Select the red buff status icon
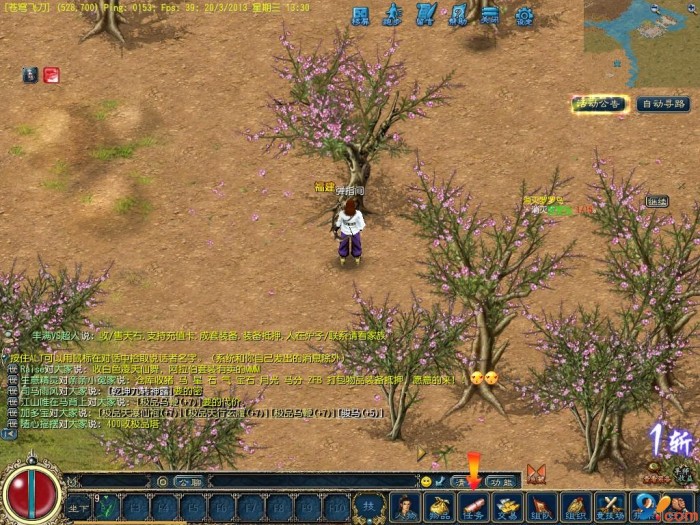 [x=51, y=74]
